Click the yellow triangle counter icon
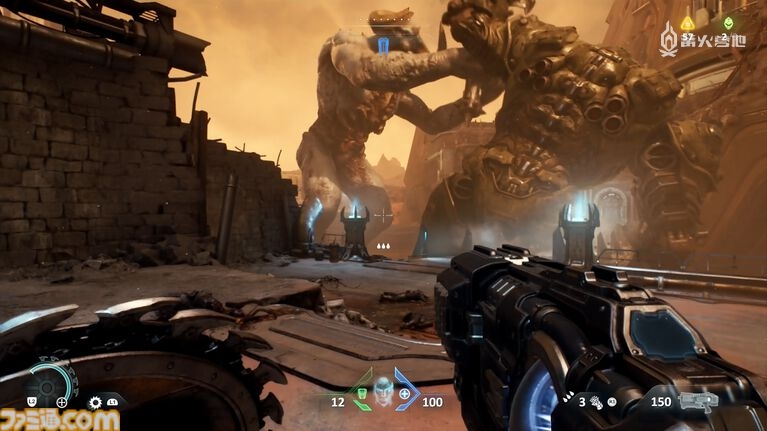 pos(687,22)
